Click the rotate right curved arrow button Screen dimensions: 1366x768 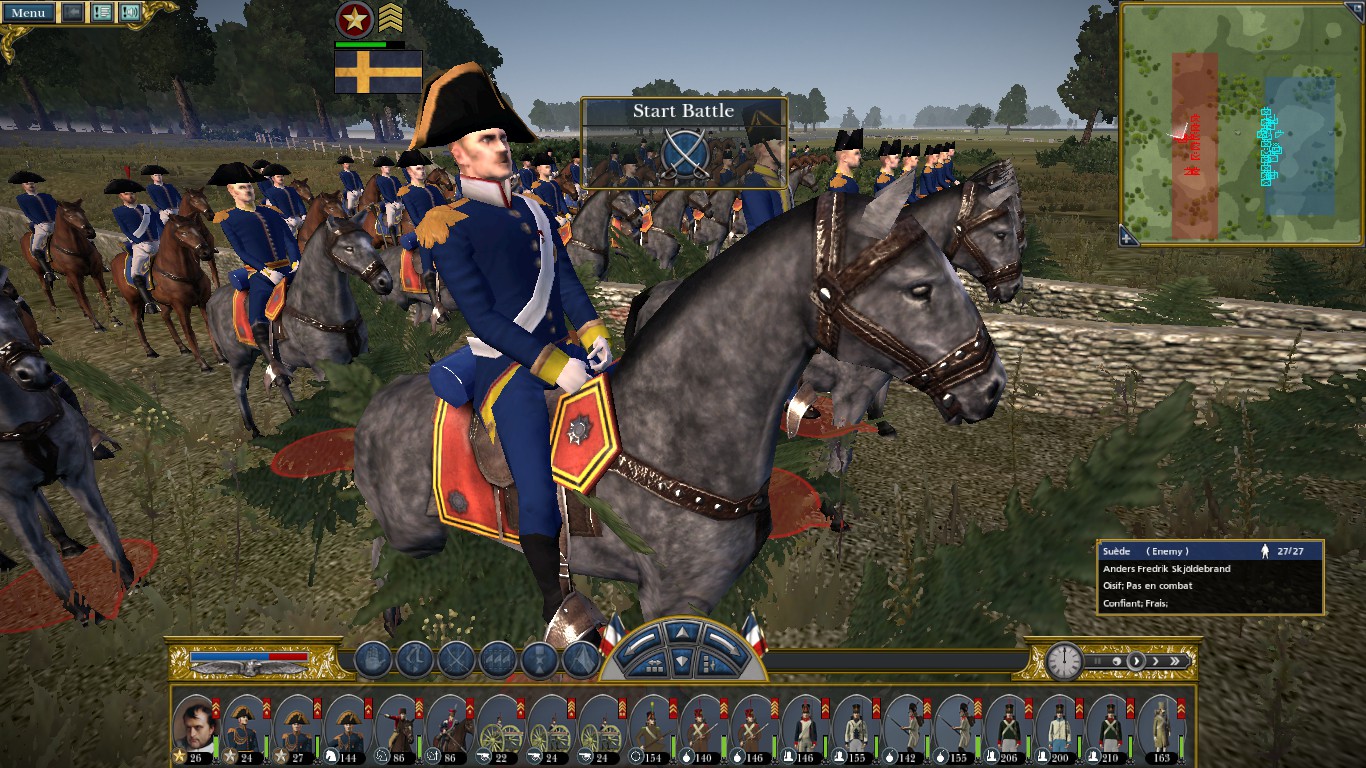click(x=722, y=638)
